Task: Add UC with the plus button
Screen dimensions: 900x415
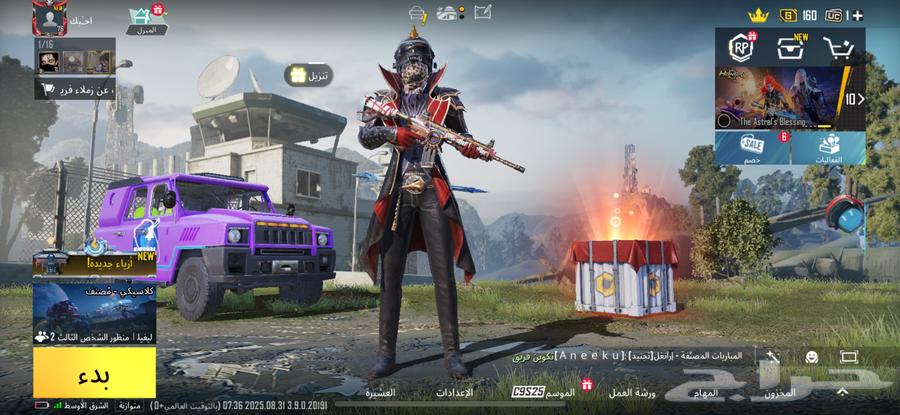Action: click(x=859, y=14)
